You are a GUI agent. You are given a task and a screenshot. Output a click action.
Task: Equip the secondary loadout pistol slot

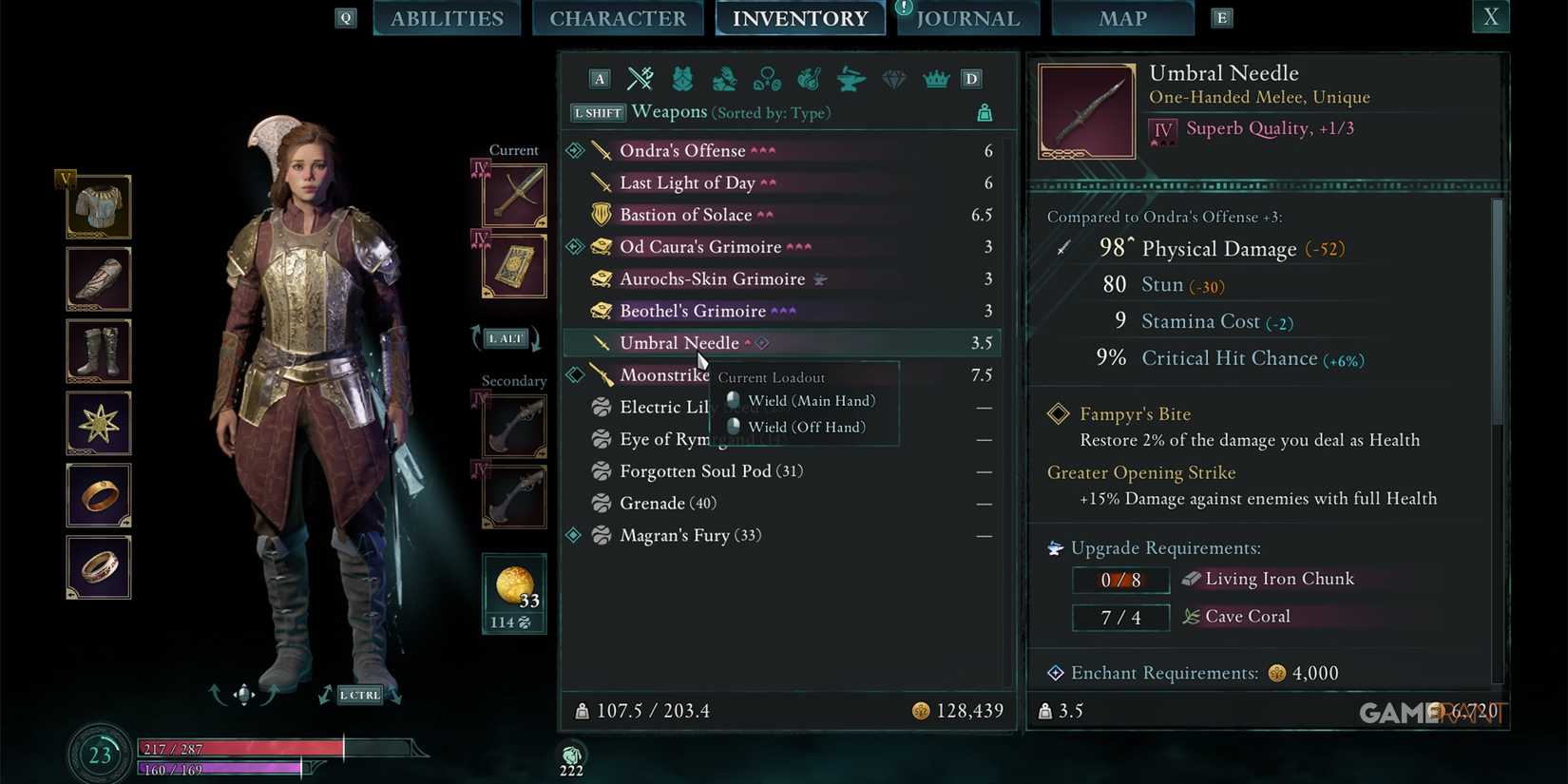click(x=513, y=426)
